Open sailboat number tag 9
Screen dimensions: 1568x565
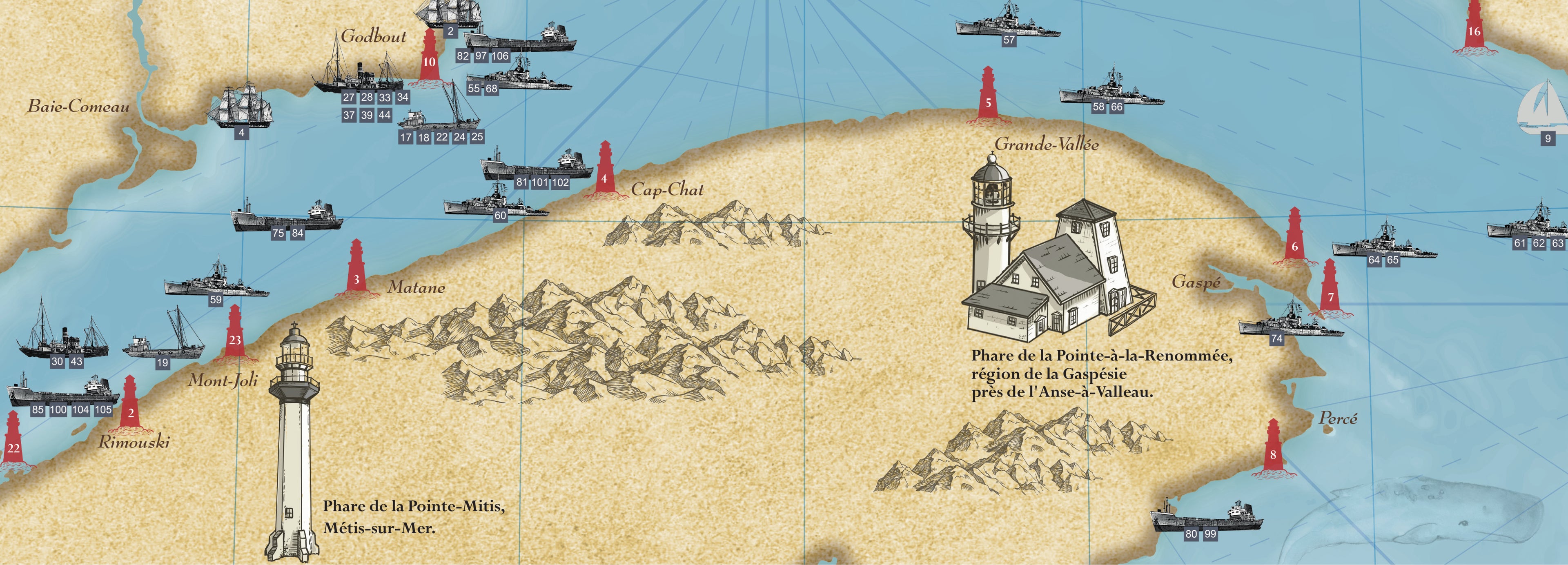click(x=1548, y=139)
